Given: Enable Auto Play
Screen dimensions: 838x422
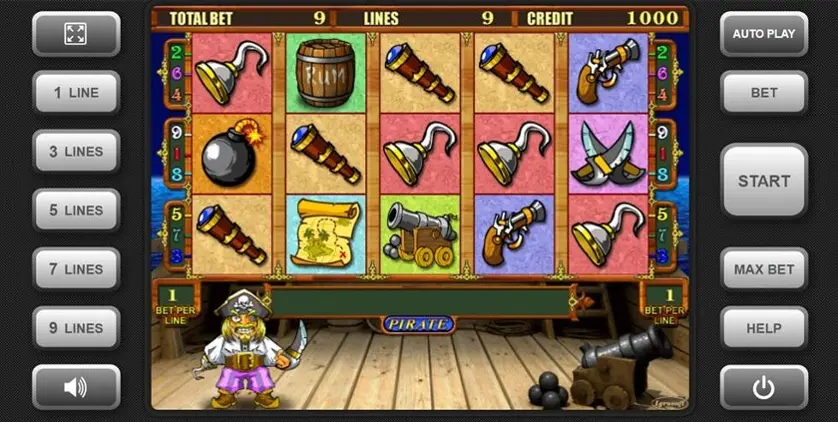Looking at the screenshot, I should tap(764, 34).
